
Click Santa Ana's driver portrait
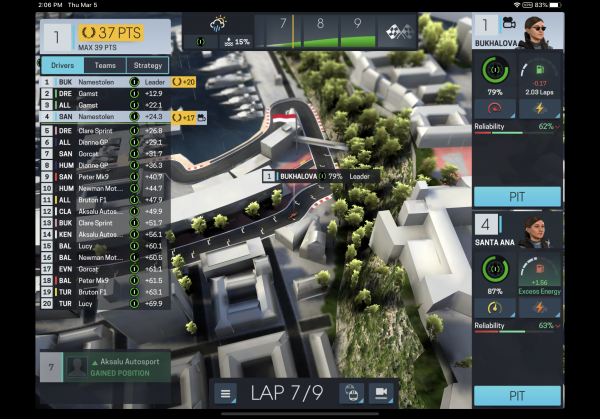(x=544, y=232)
